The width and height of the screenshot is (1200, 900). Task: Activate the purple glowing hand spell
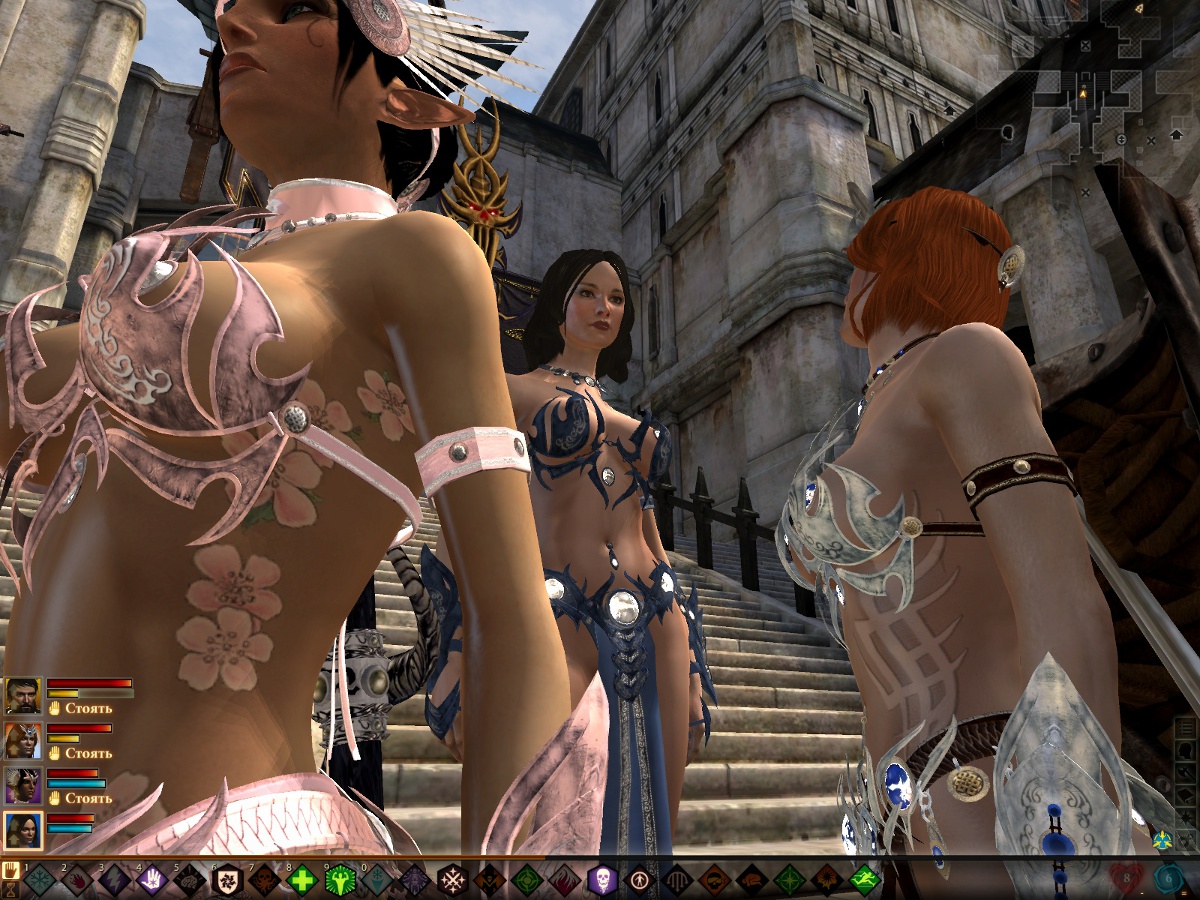[x=152, y=880]
